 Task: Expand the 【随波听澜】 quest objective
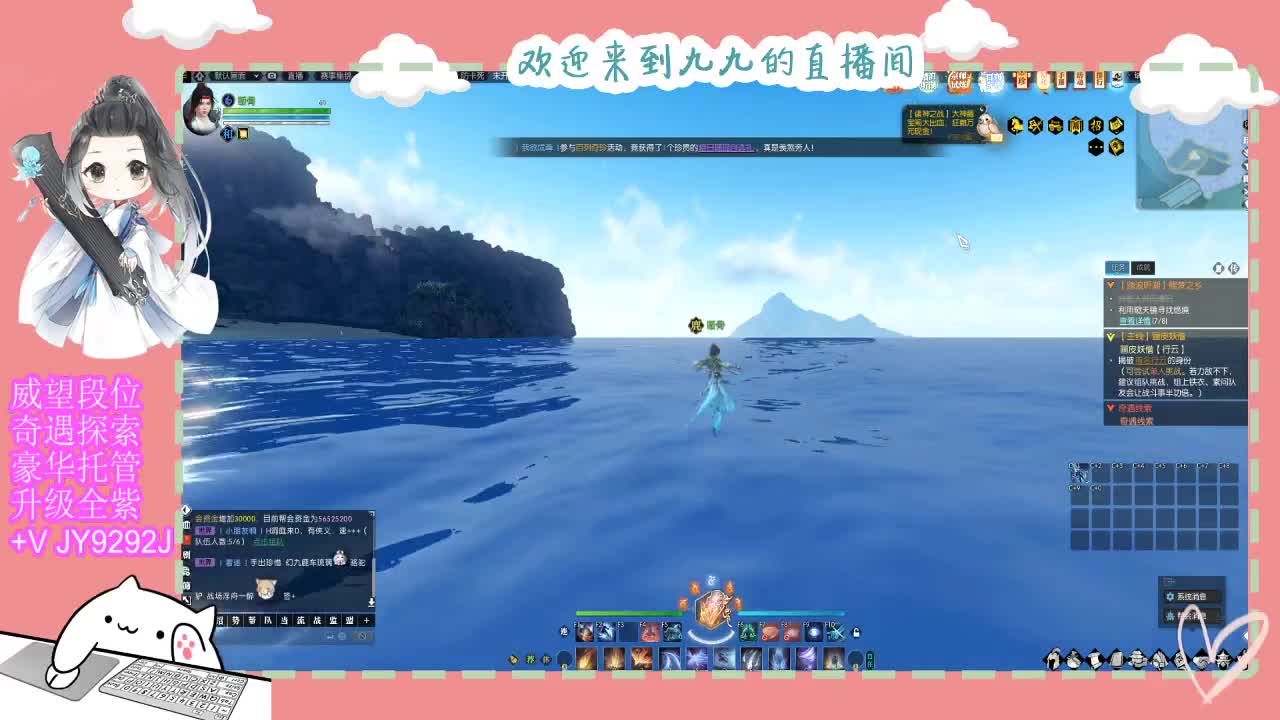pos(1110,285)
